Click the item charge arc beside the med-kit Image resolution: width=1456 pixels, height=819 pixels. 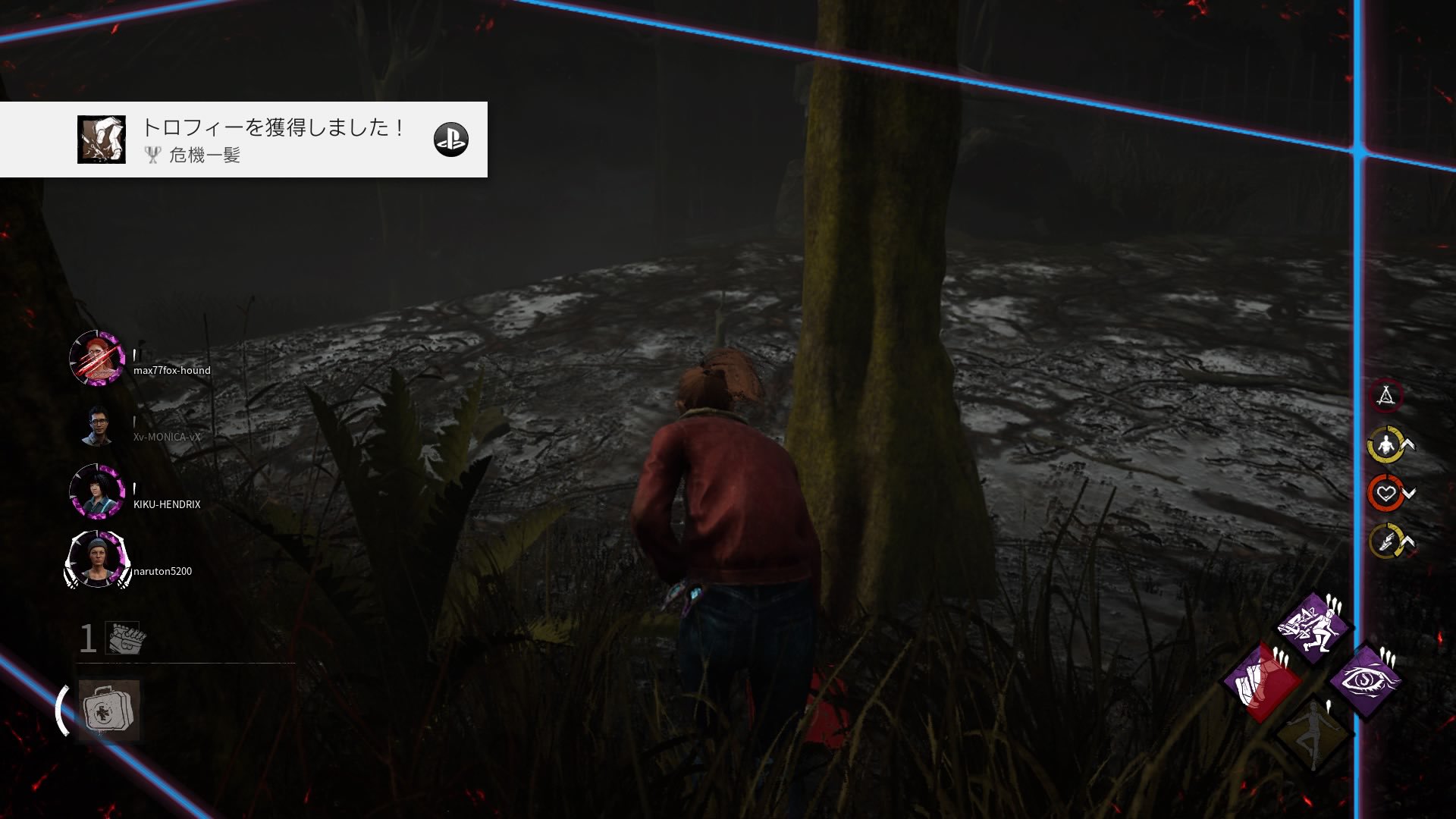(61, 709)
